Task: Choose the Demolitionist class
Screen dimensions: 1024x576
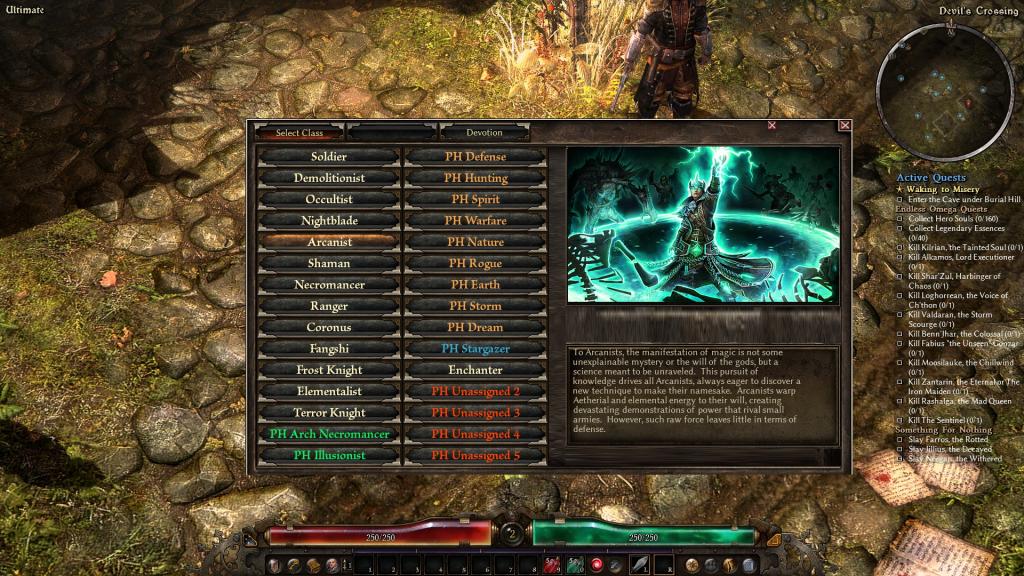Action: (329, 178)
